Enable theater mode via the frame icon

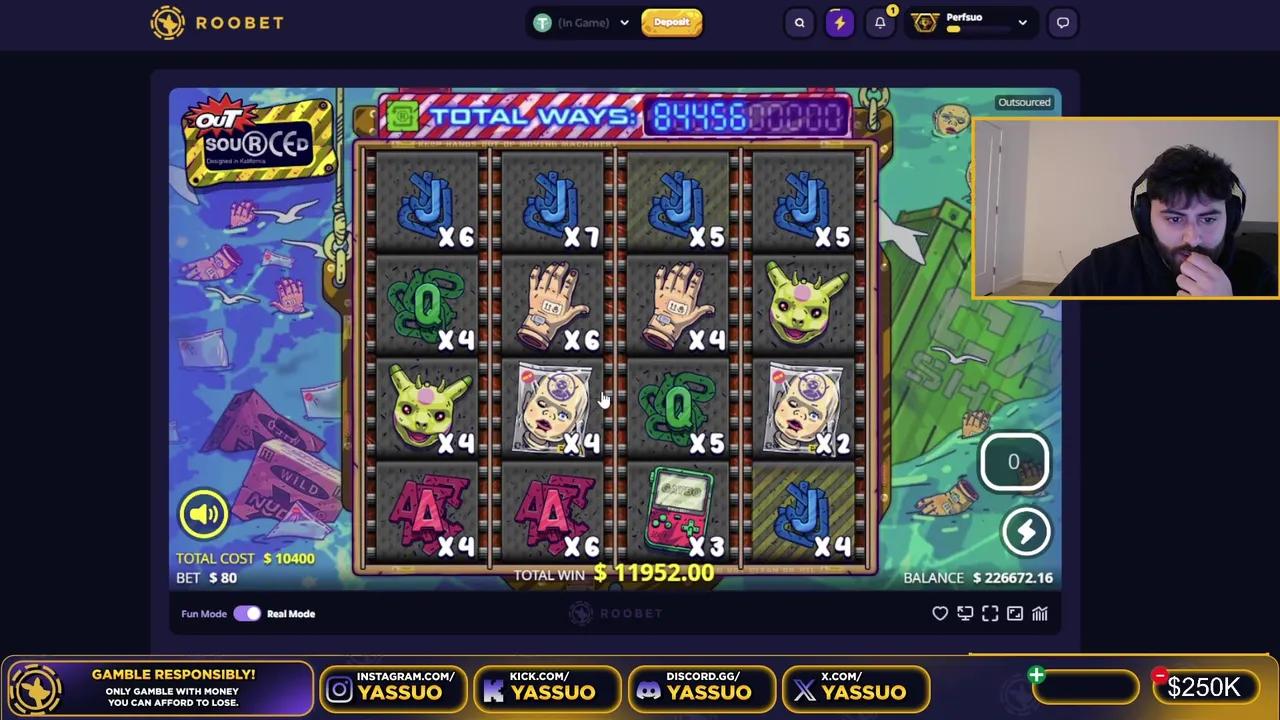point(1015,614)
